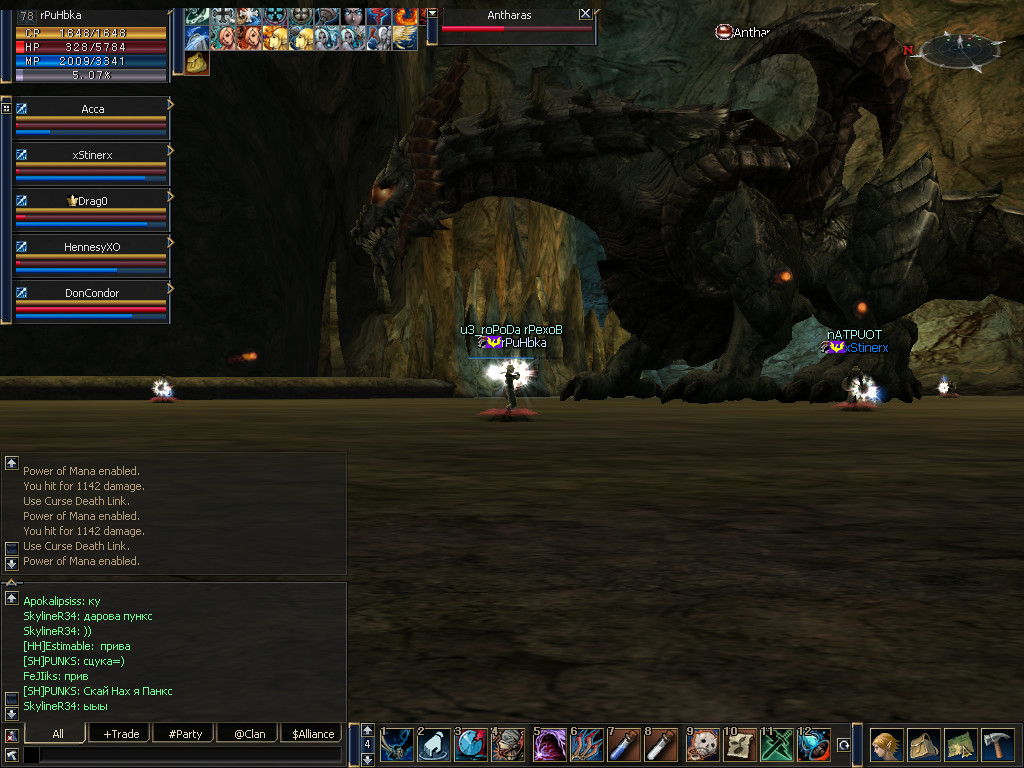Use the scroll item in slot 10
The width and height of the screenshot is (1024, 768).
(740, 745)
